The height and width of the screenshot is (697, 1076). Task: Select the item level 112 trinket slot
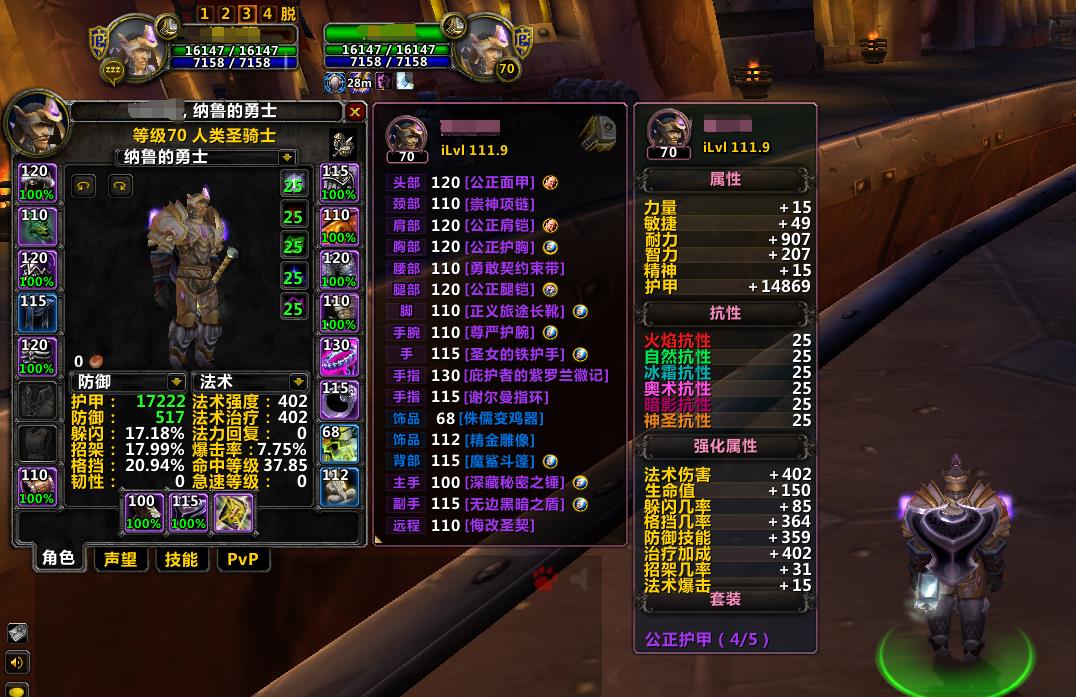337,487
